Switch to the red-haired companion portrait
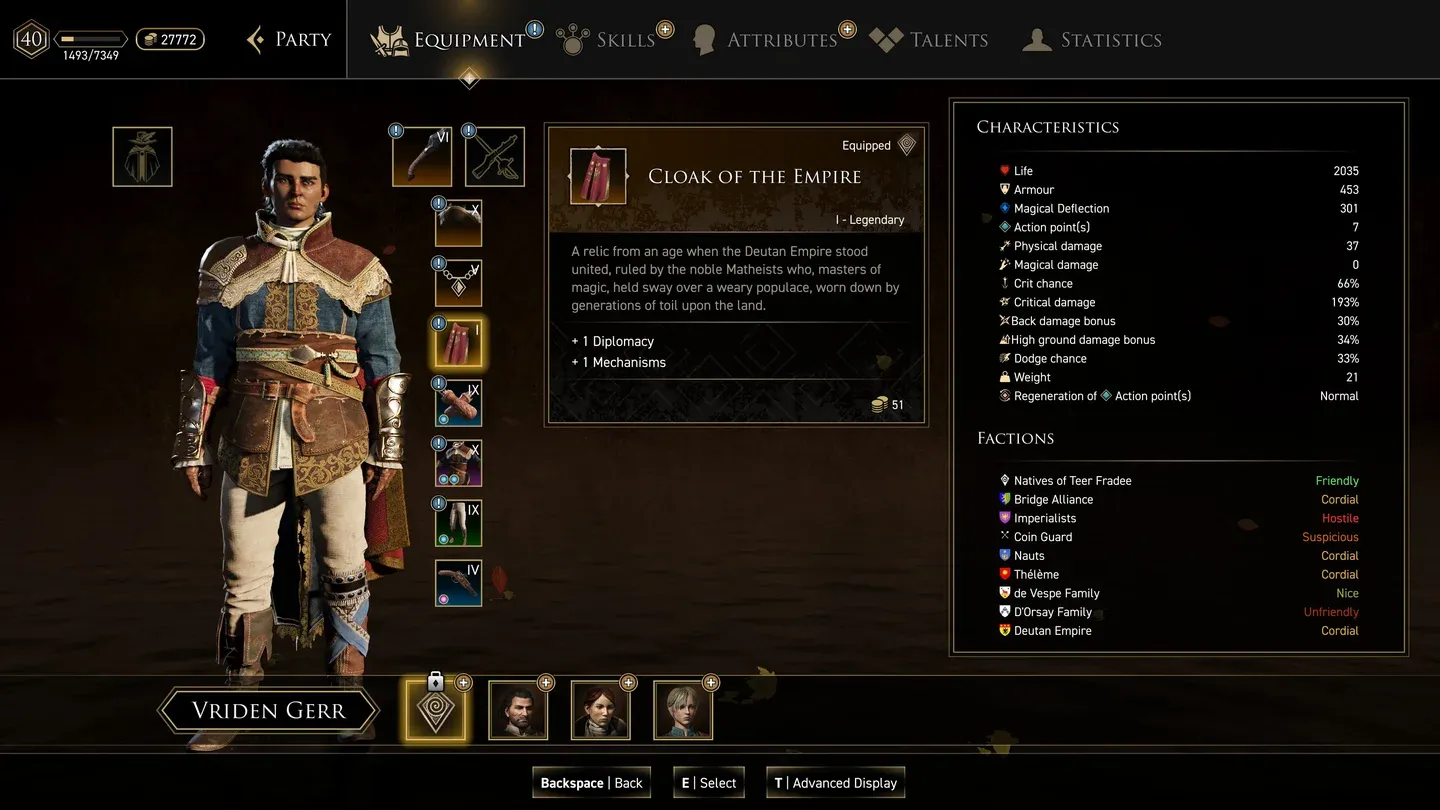 coord(600,710)
